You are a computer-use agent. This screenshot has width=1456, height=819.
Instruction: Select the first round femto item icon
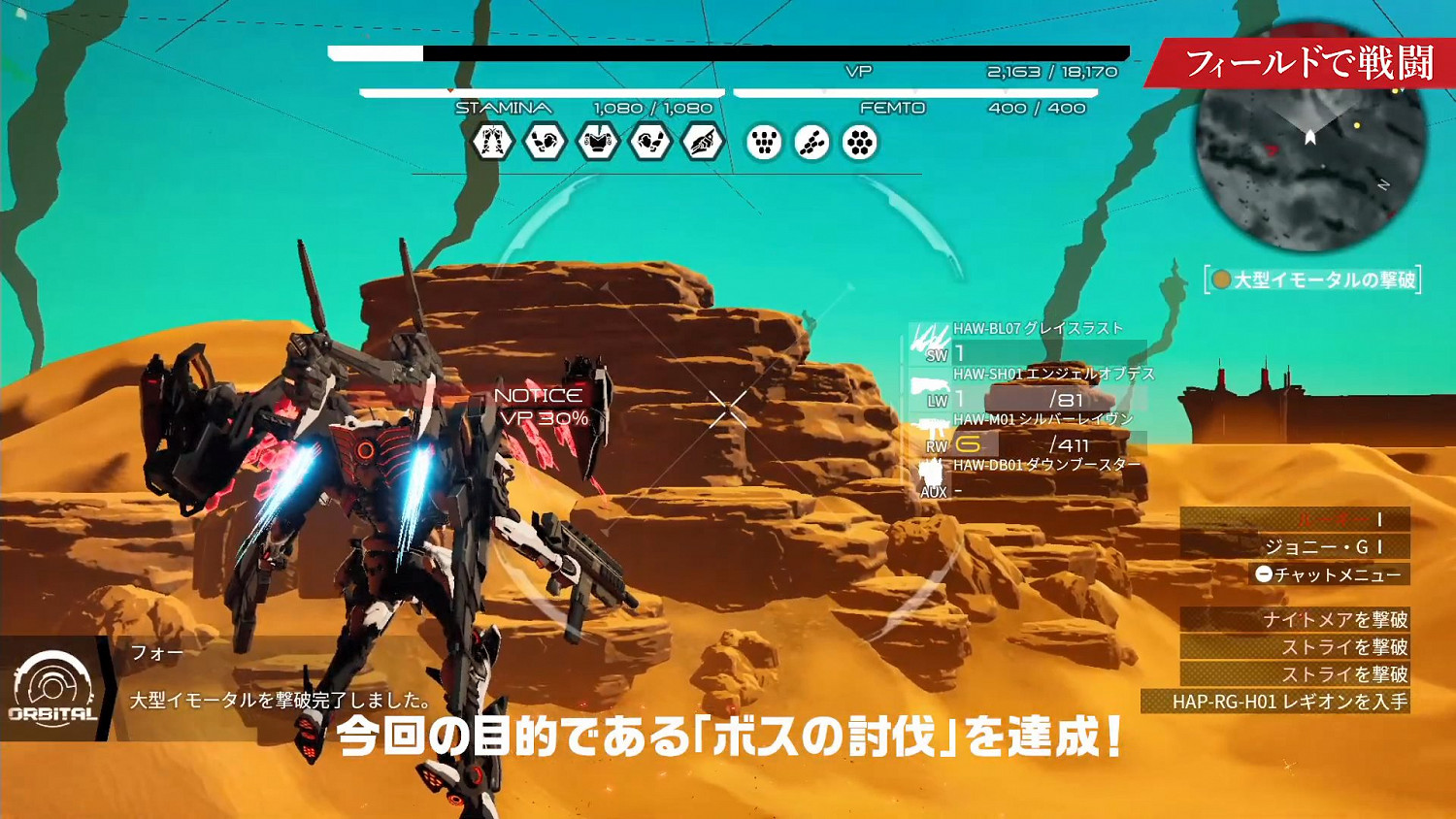pos(764,142)
